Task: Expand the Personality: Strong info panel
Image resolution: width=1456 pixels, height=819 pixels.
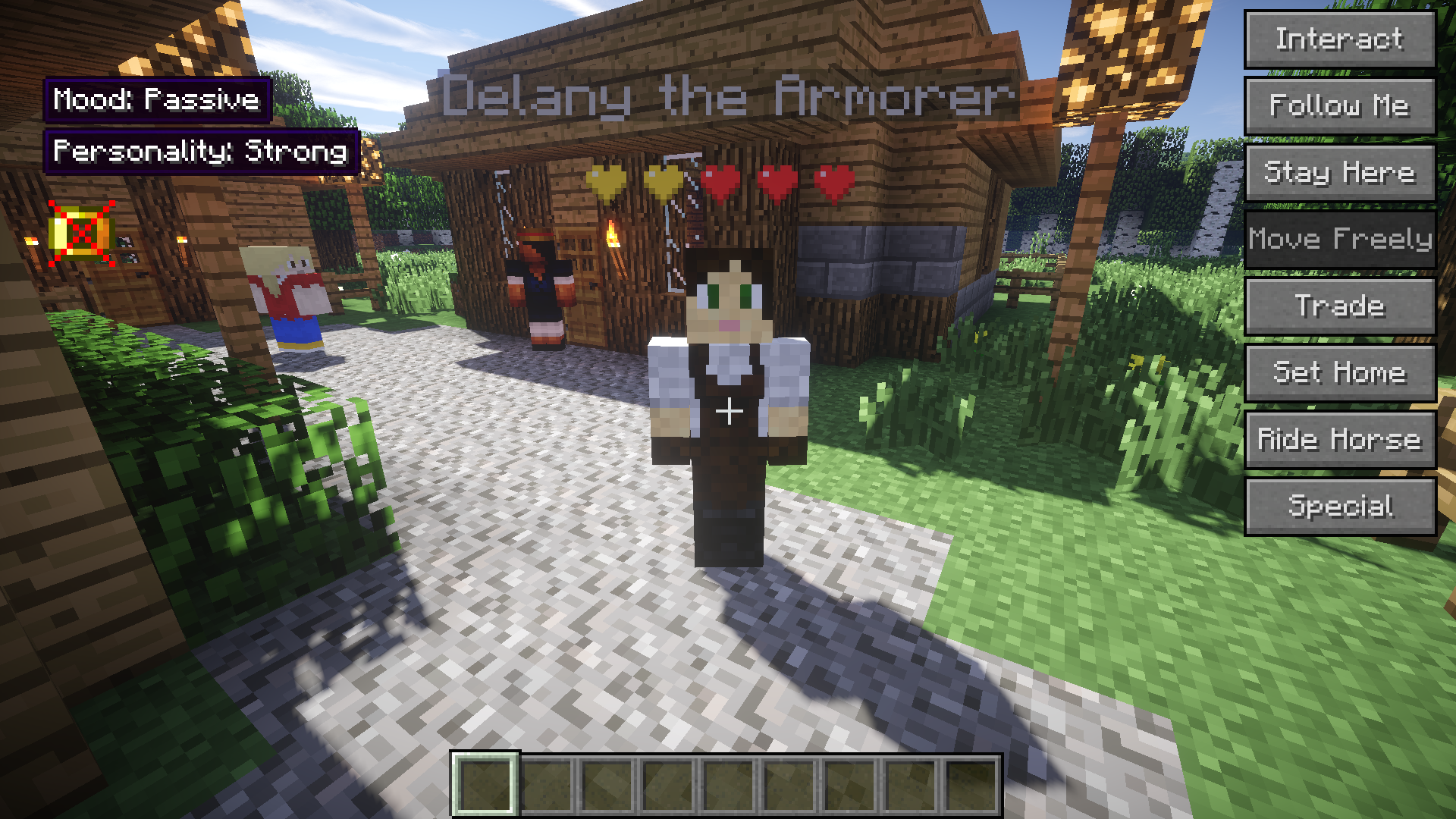Action: 201,152
